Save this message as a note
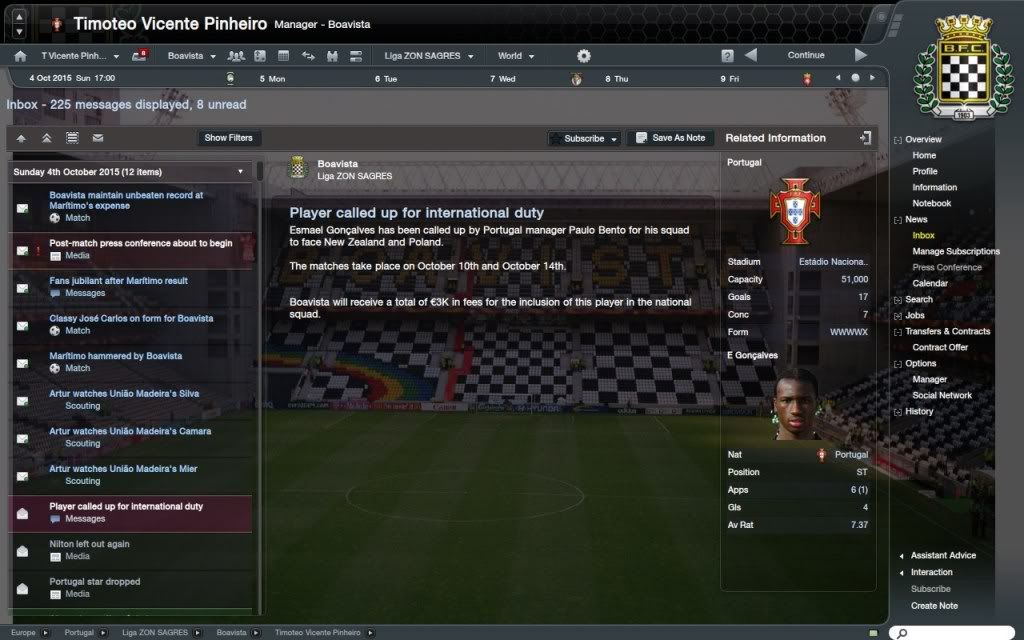Viewport: 1024px width, 640px height. click(670, 138)
